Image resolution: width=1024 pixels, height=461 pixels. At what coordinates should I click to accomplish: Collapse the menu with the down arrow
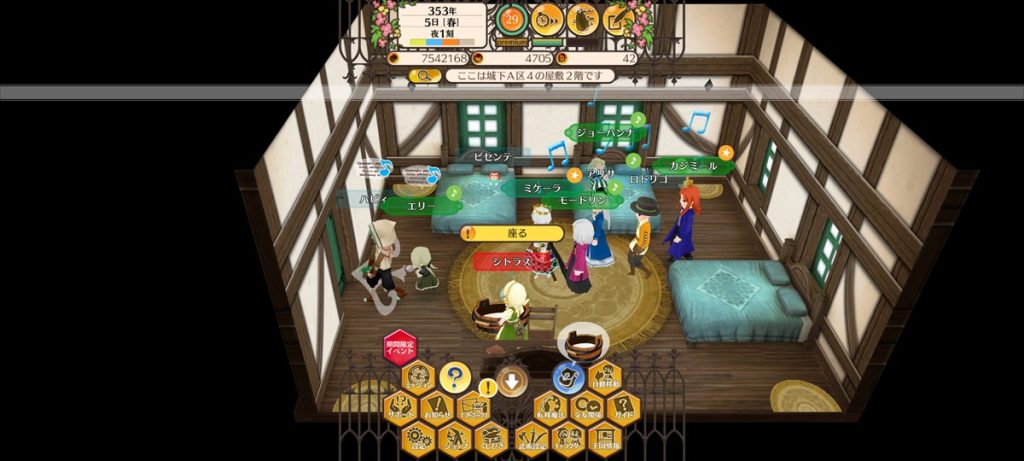512,380
